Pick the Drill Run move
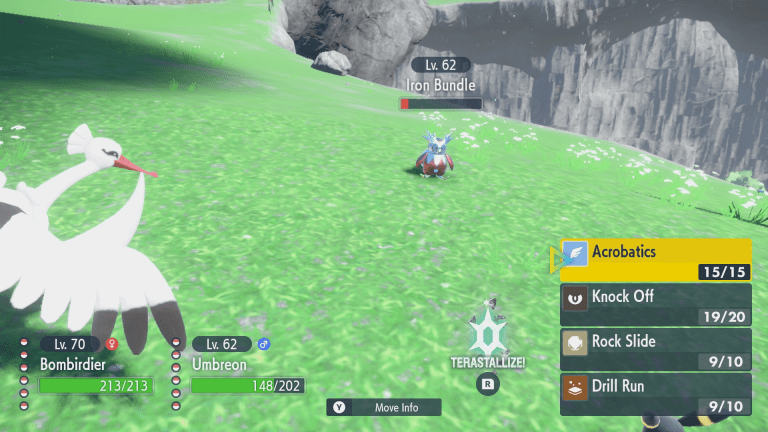 coord(655,391)
